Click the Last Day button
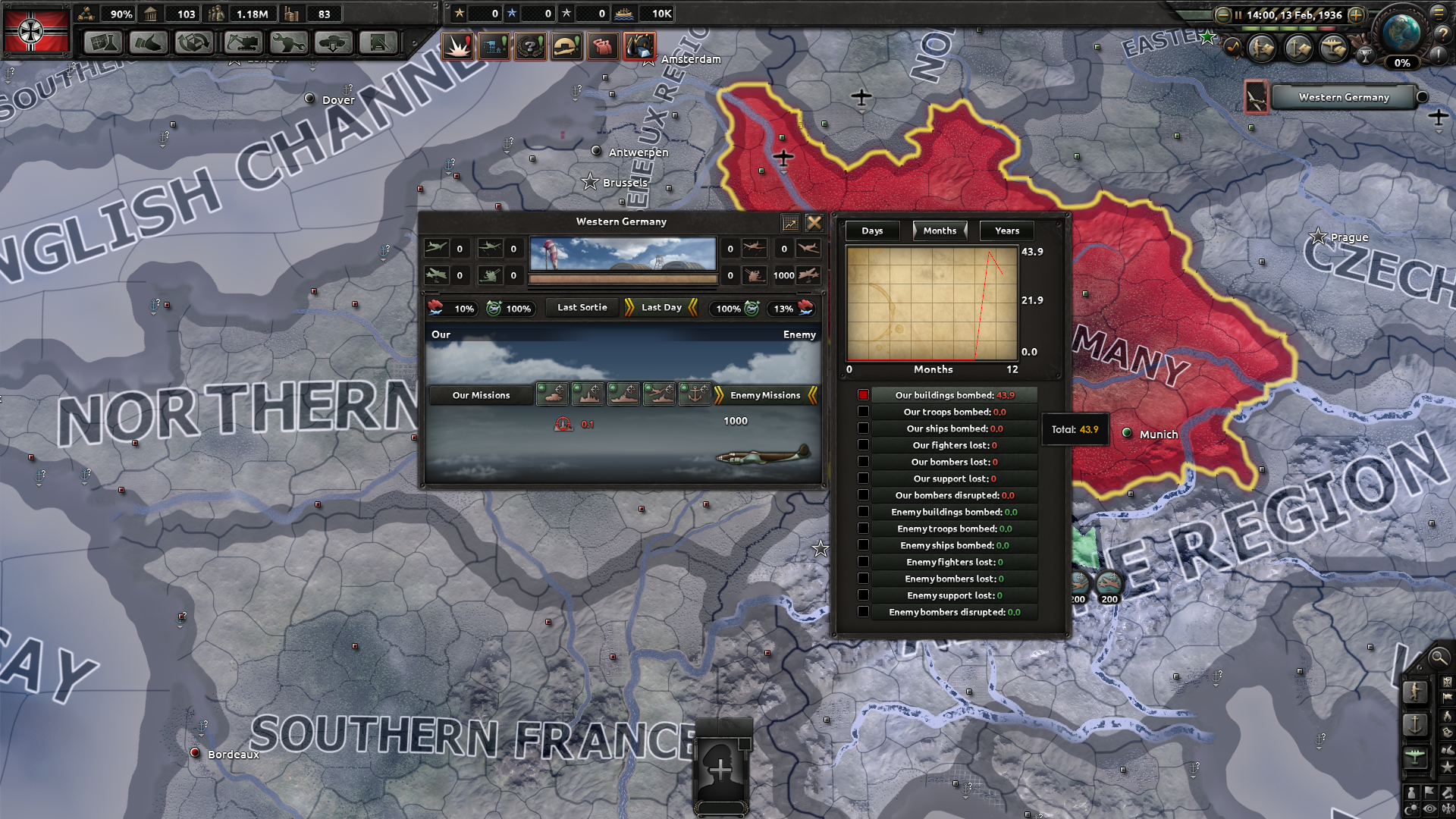Viewport: 1456px width, 819px height. click(x=661, y=308)
